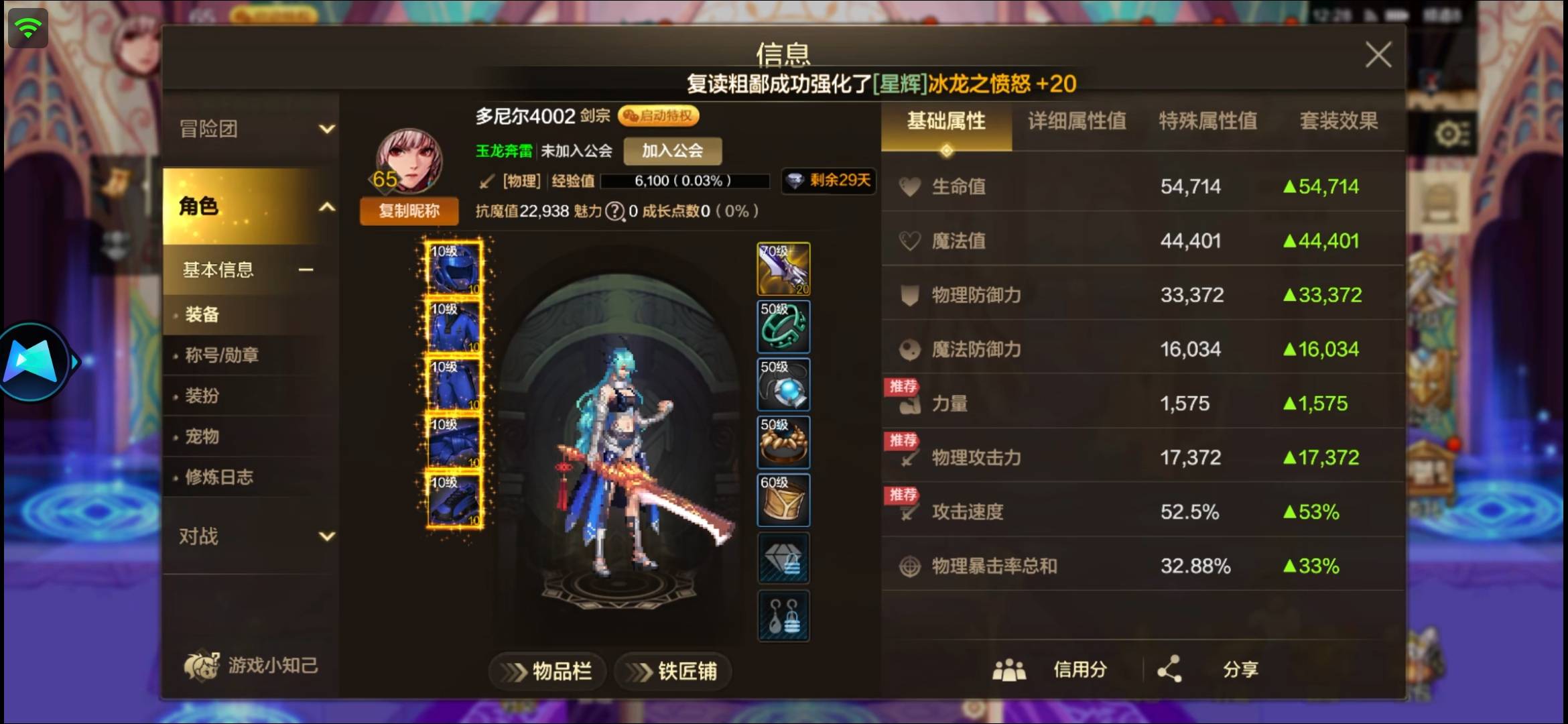Viewport: 1568px width, 724px height.
Task: Activate the 启动特权 privilege badge
Action: 659,115
